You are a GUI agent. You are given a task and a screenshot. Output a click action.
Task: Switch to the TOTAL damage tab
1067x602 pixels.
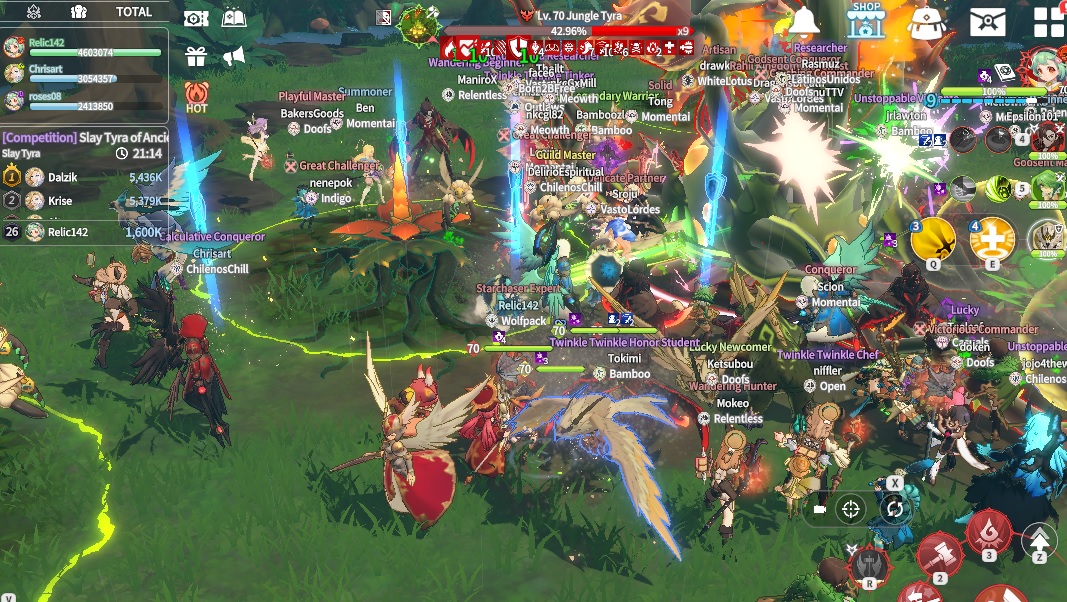[134, 12]
